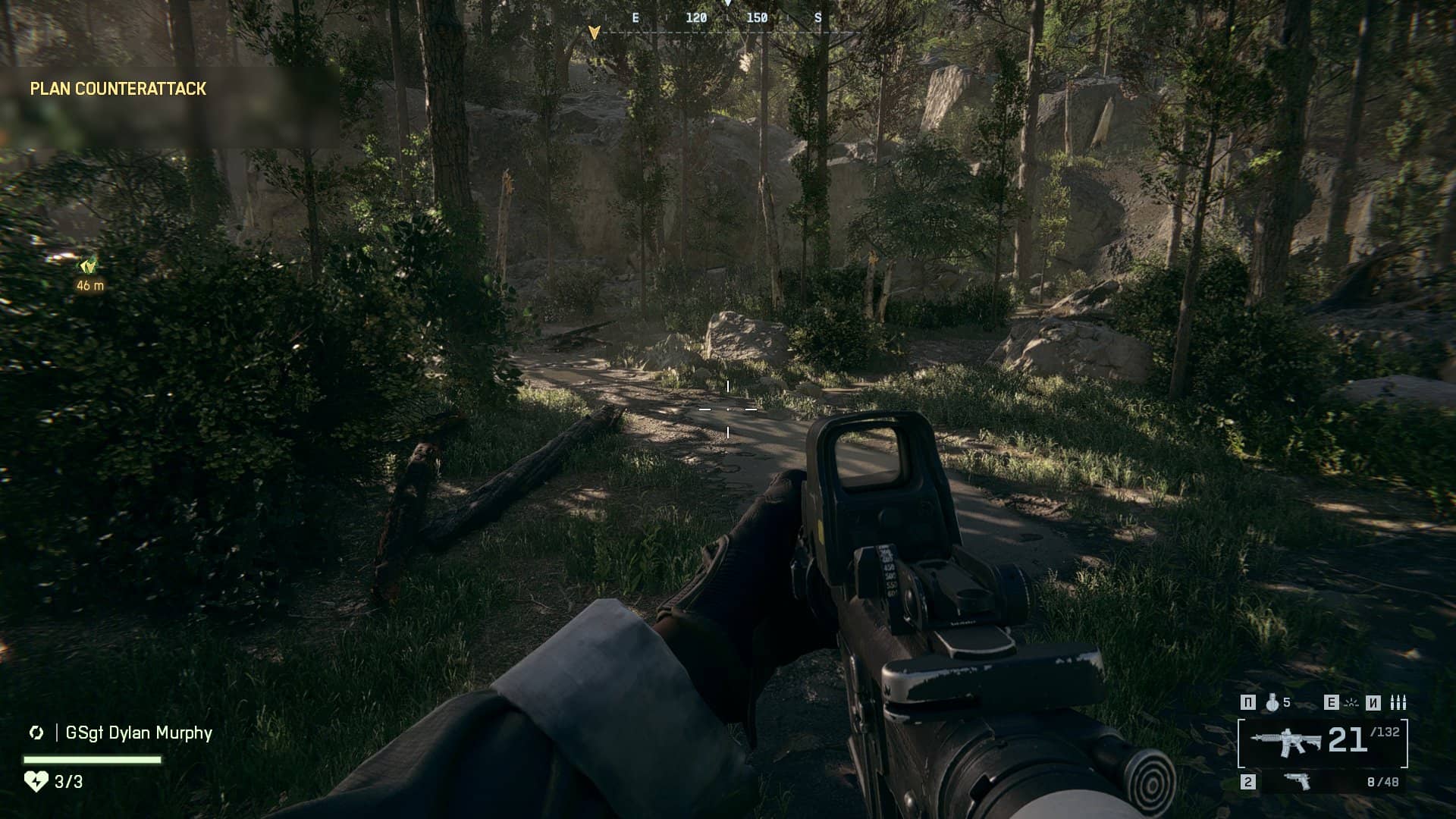The image size is (1456, 819).
Task: Toggle the П keybind square for grenades
Action: click(x=1248, y=703)
